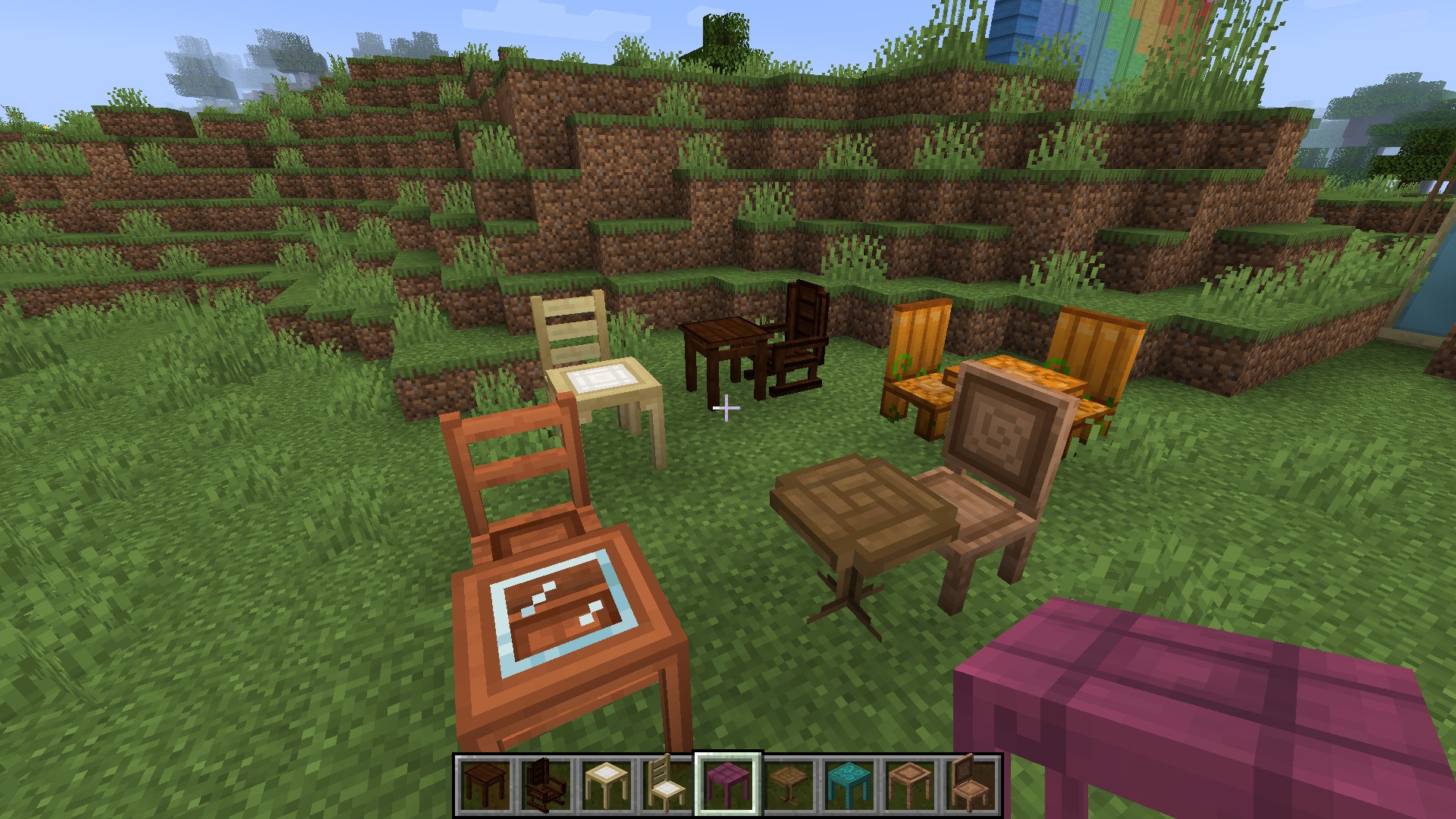The height and width of the screenshot is (819, 1456).
Task: Choose the dark wooden armchair in the hotbar
Action: coord(546,784)
